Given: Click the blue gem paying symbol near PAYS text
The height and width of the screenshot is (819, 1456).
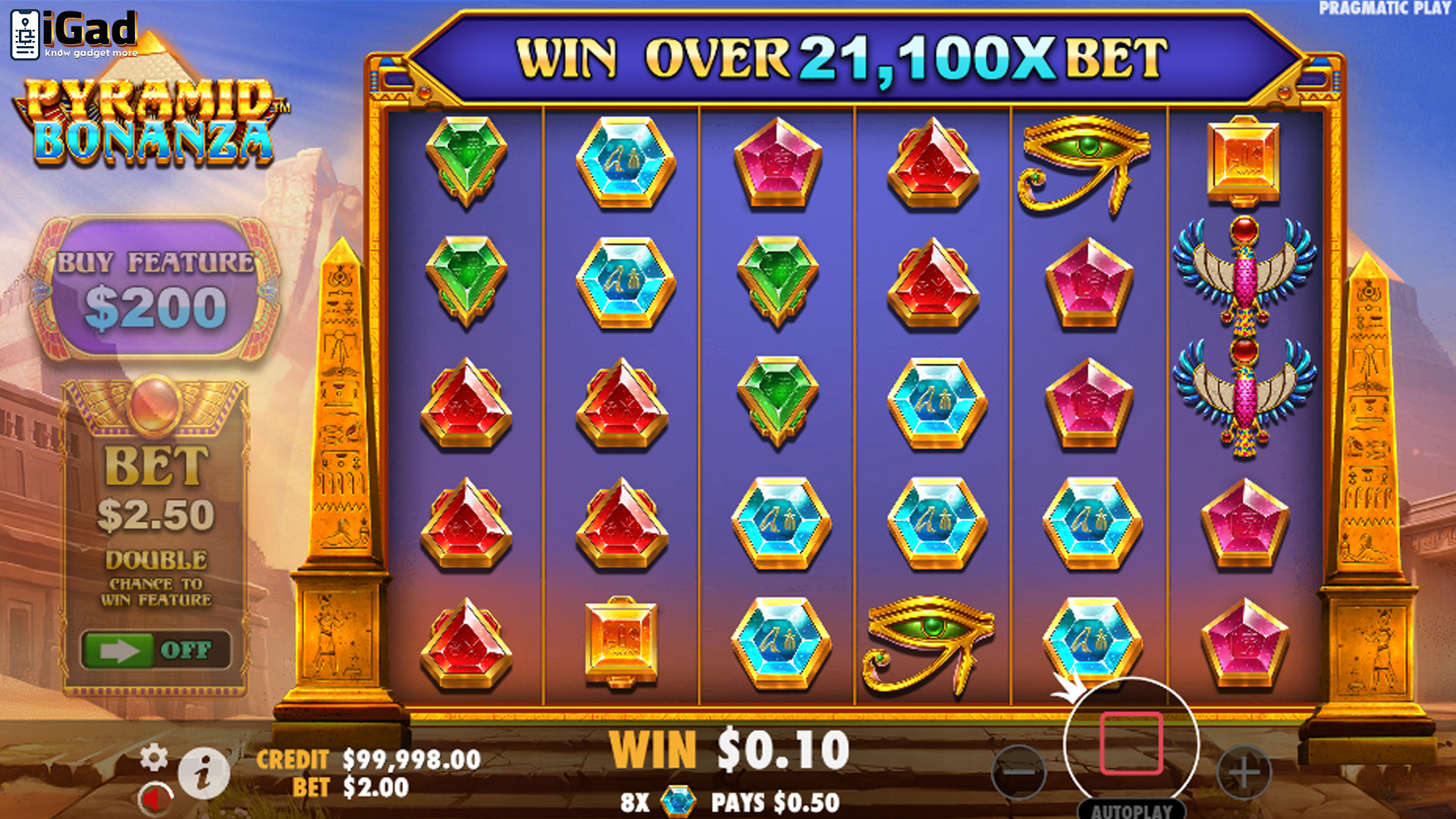Looking at the screenshot, I should (x=679, y=800).
